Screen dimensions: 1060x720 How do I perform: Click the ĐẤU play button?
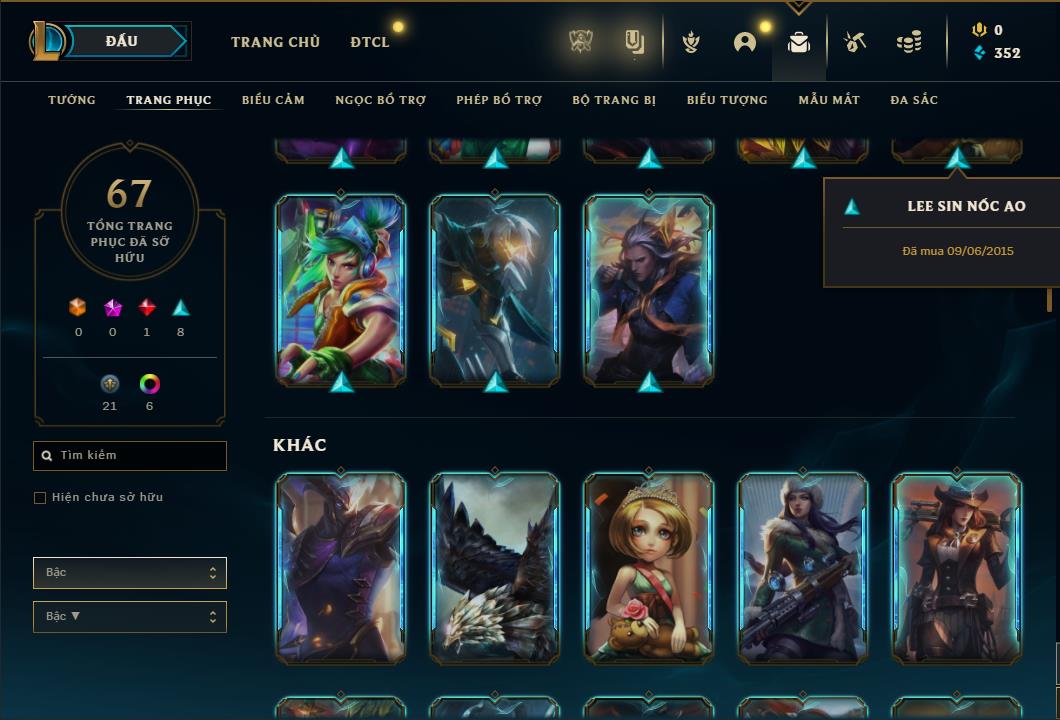tap(121, 41)
